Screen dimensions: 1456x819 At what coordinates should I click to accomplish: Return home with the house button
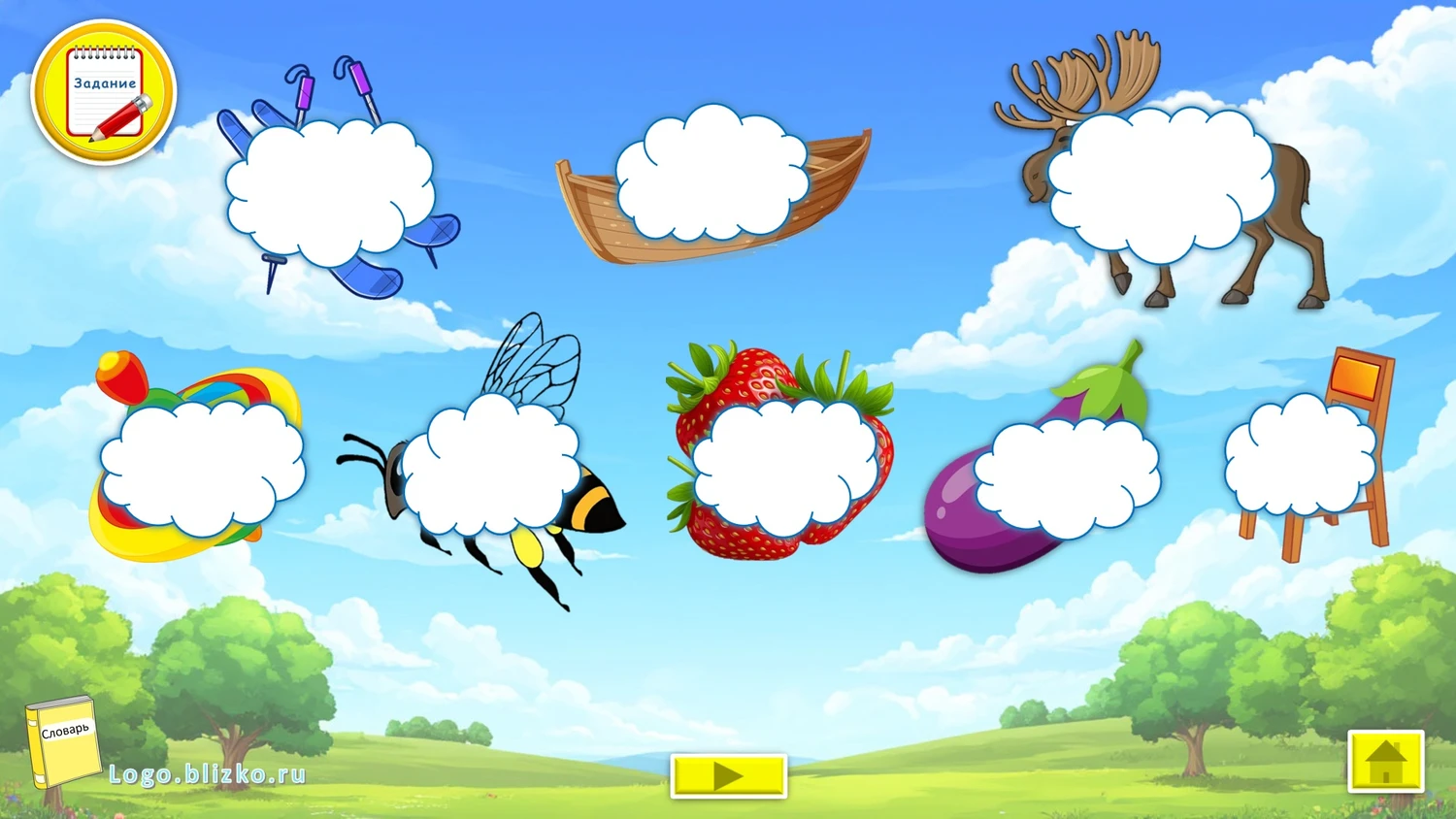coord(1385,762)
